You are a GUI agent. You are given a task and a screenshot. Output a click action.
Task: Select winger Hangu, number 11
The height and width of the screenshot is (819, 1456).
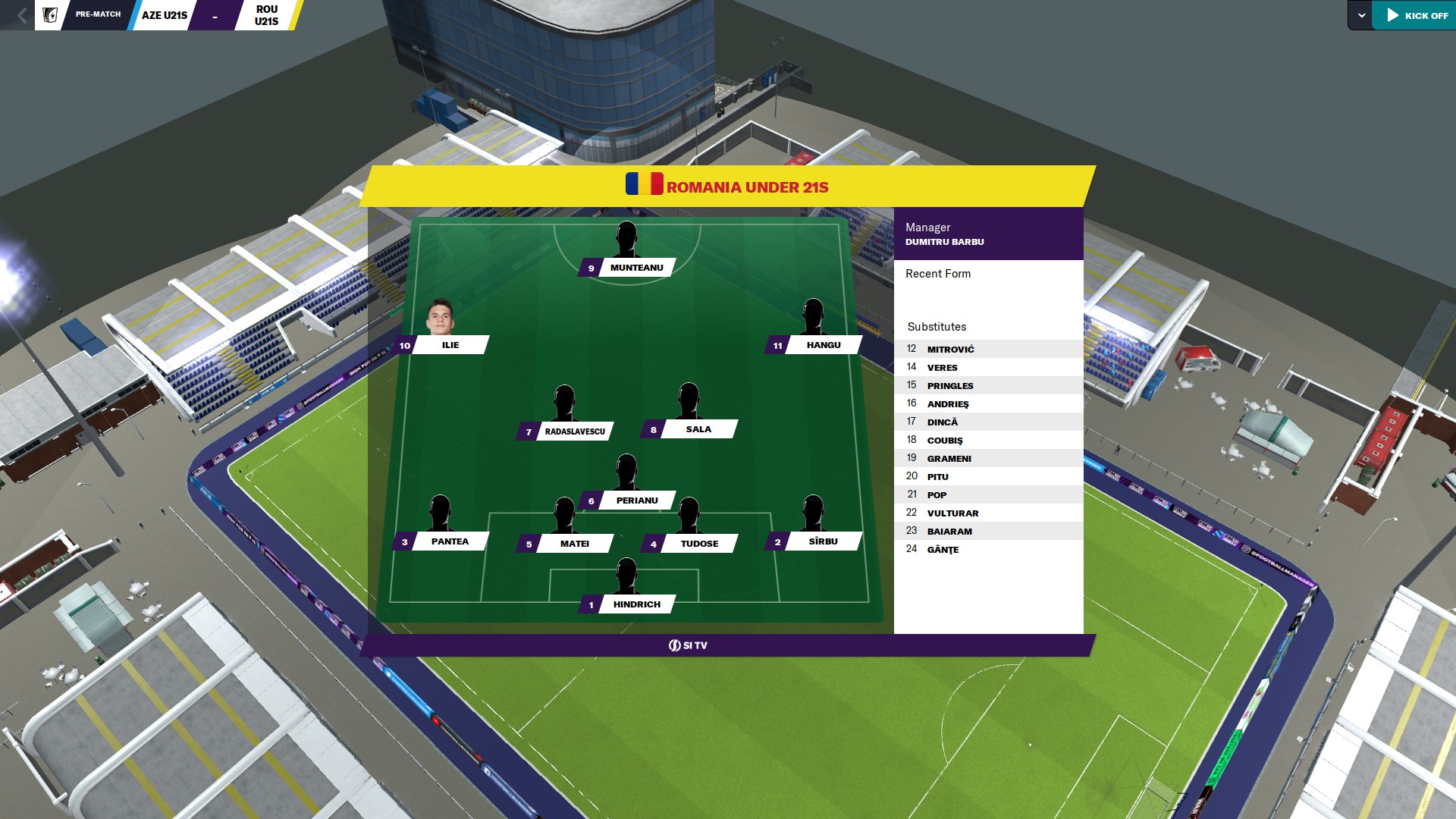point(823,345)
